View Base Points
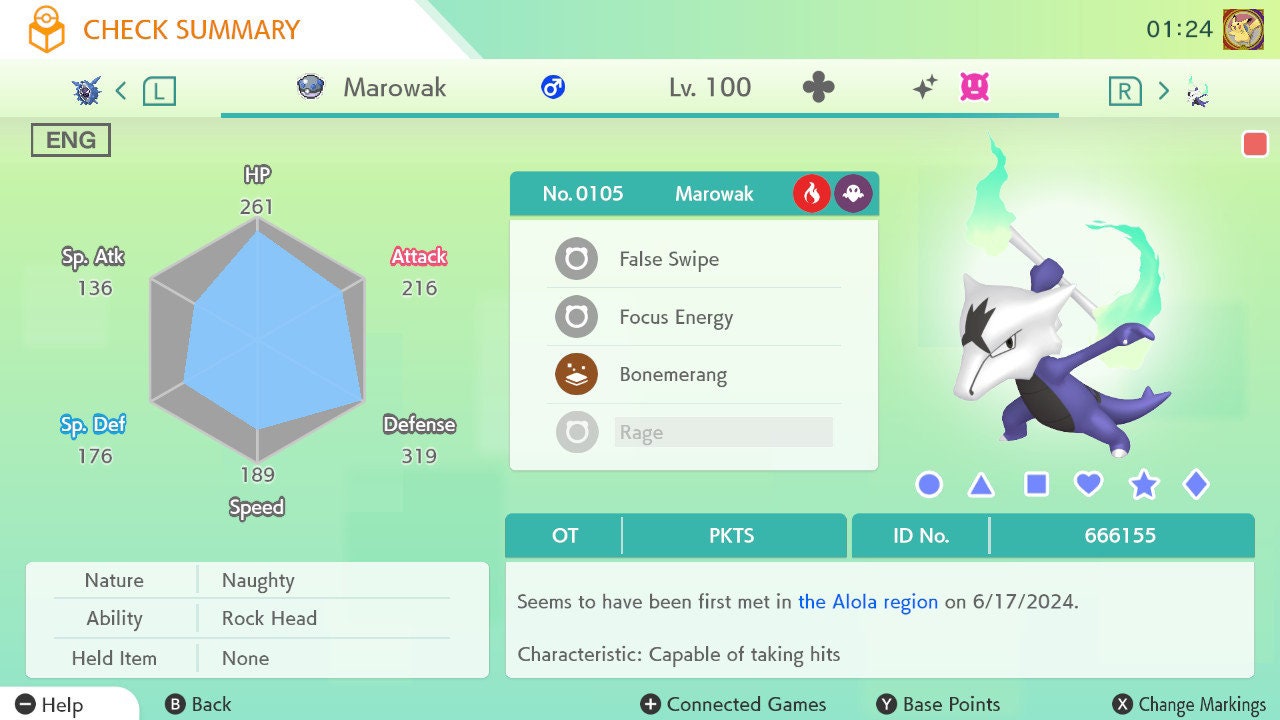The image size is (1280, 720). (938, 705)
